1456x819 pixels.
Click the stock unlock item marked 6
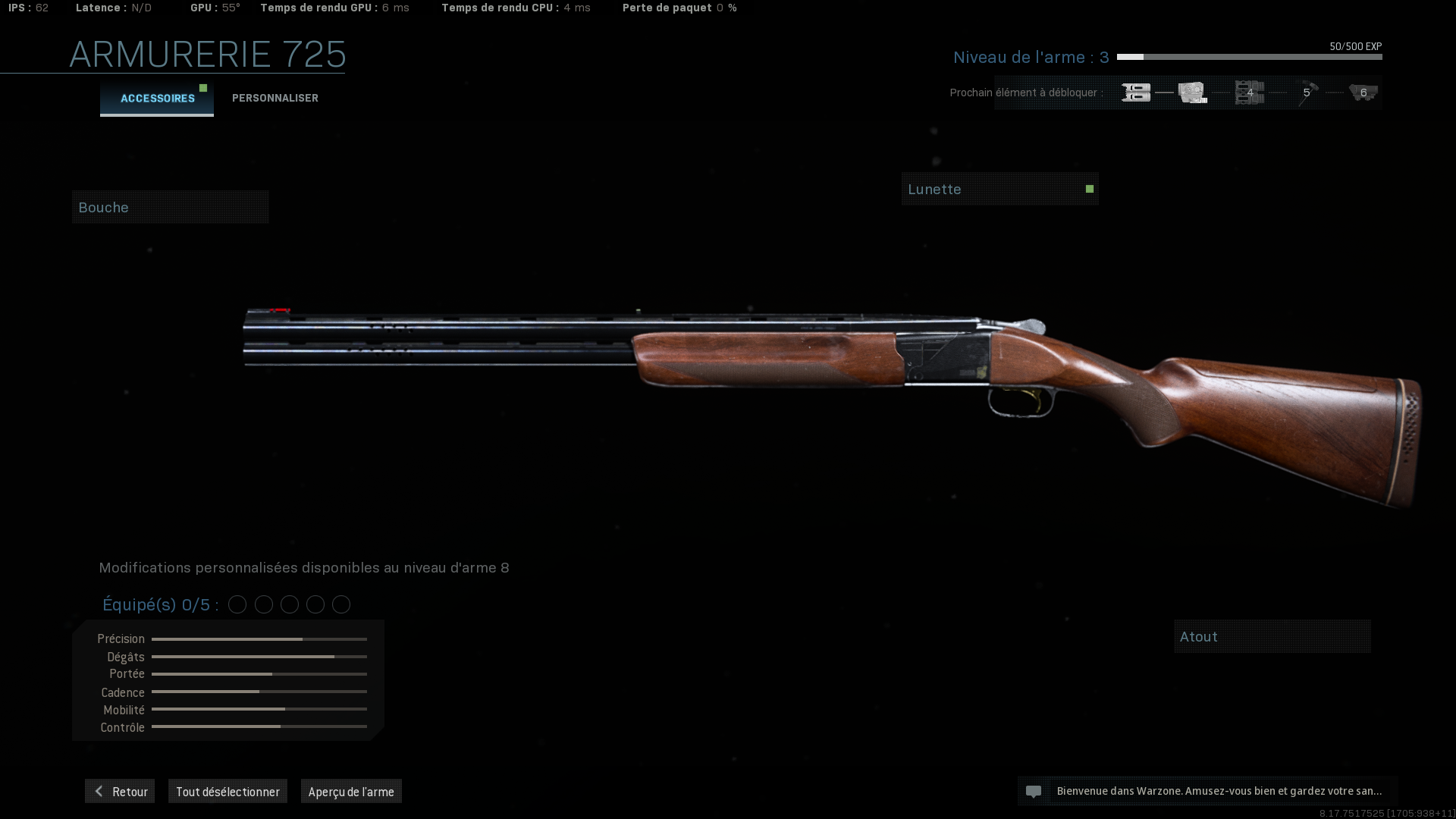[x=1363, y=93]
